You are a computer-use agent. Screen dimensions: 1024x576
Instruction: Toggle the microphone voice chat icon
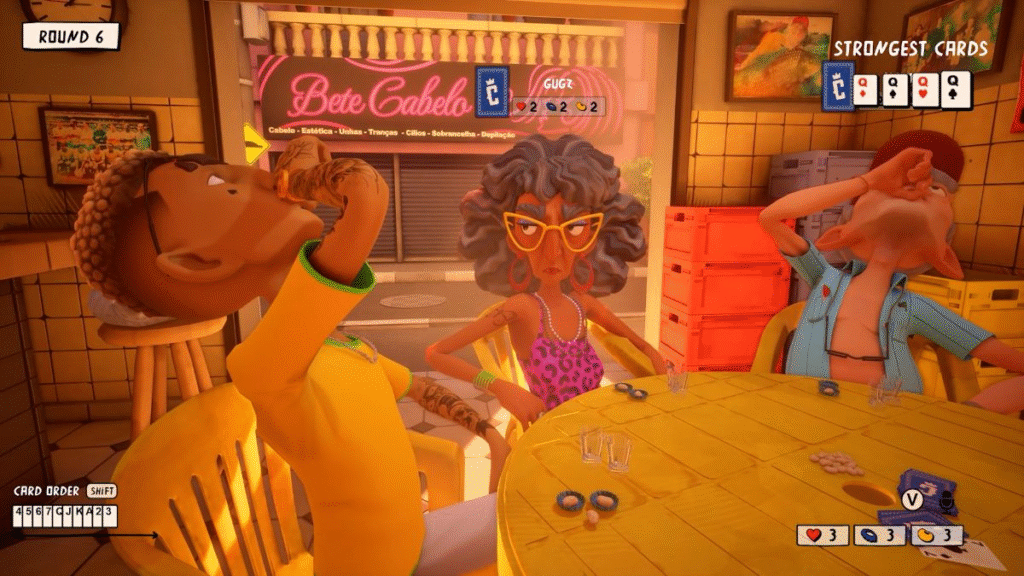(x=946, y=501)
